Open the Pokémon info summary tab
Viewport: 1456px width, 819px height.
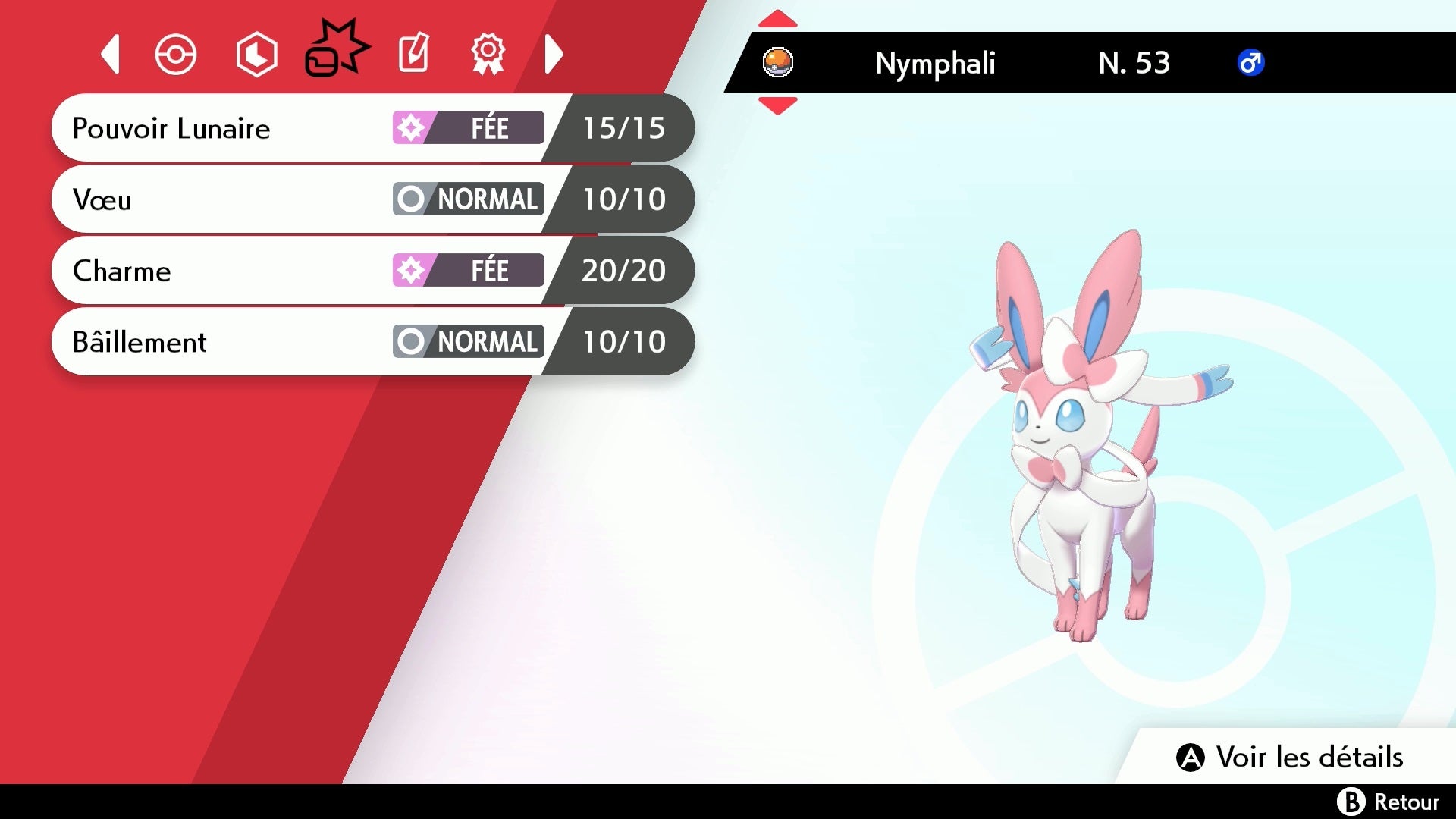tap(175, 55)
